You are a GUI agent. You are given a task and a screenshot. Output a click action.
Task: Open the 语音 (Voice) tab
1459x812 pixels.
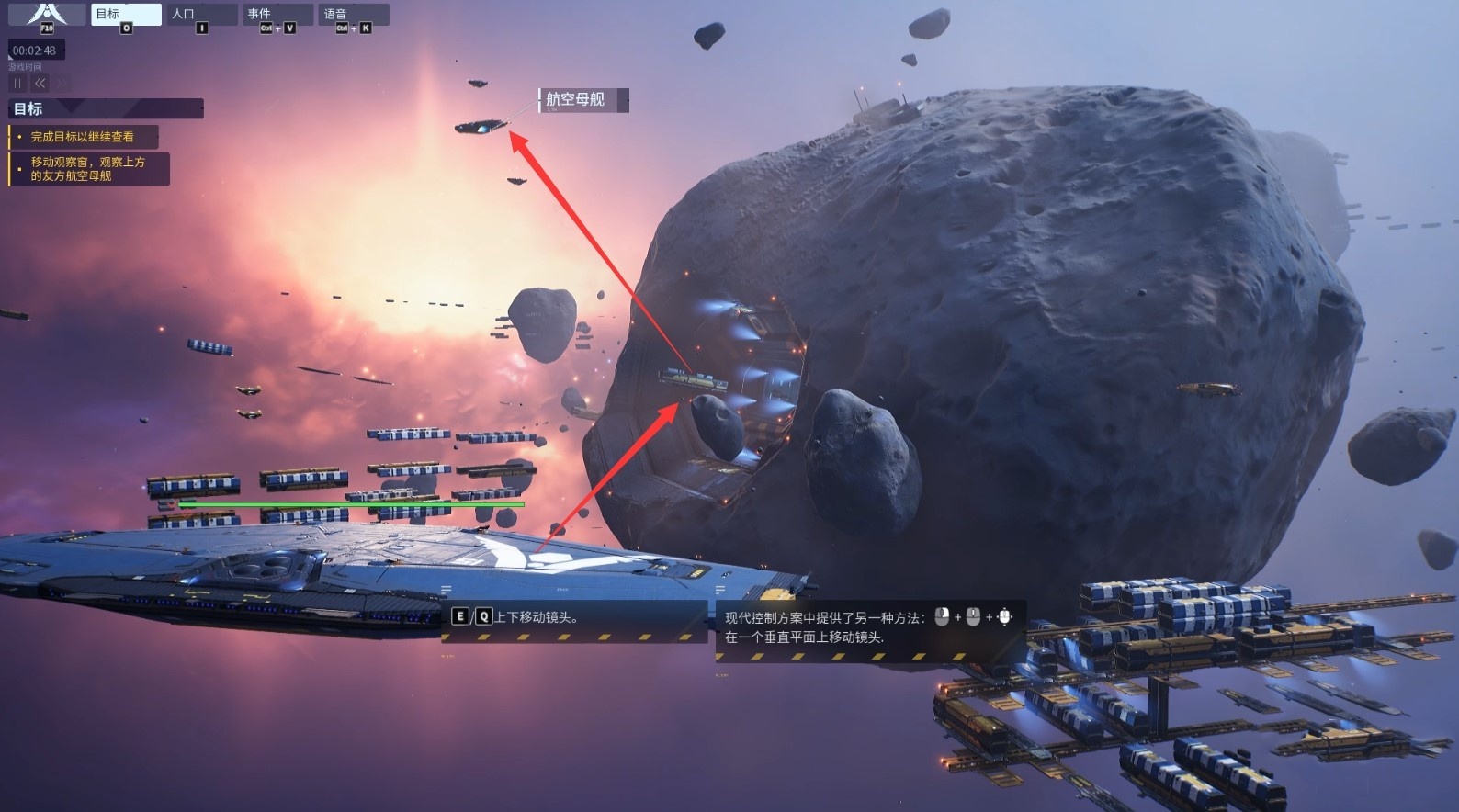[x=352, y=15]
